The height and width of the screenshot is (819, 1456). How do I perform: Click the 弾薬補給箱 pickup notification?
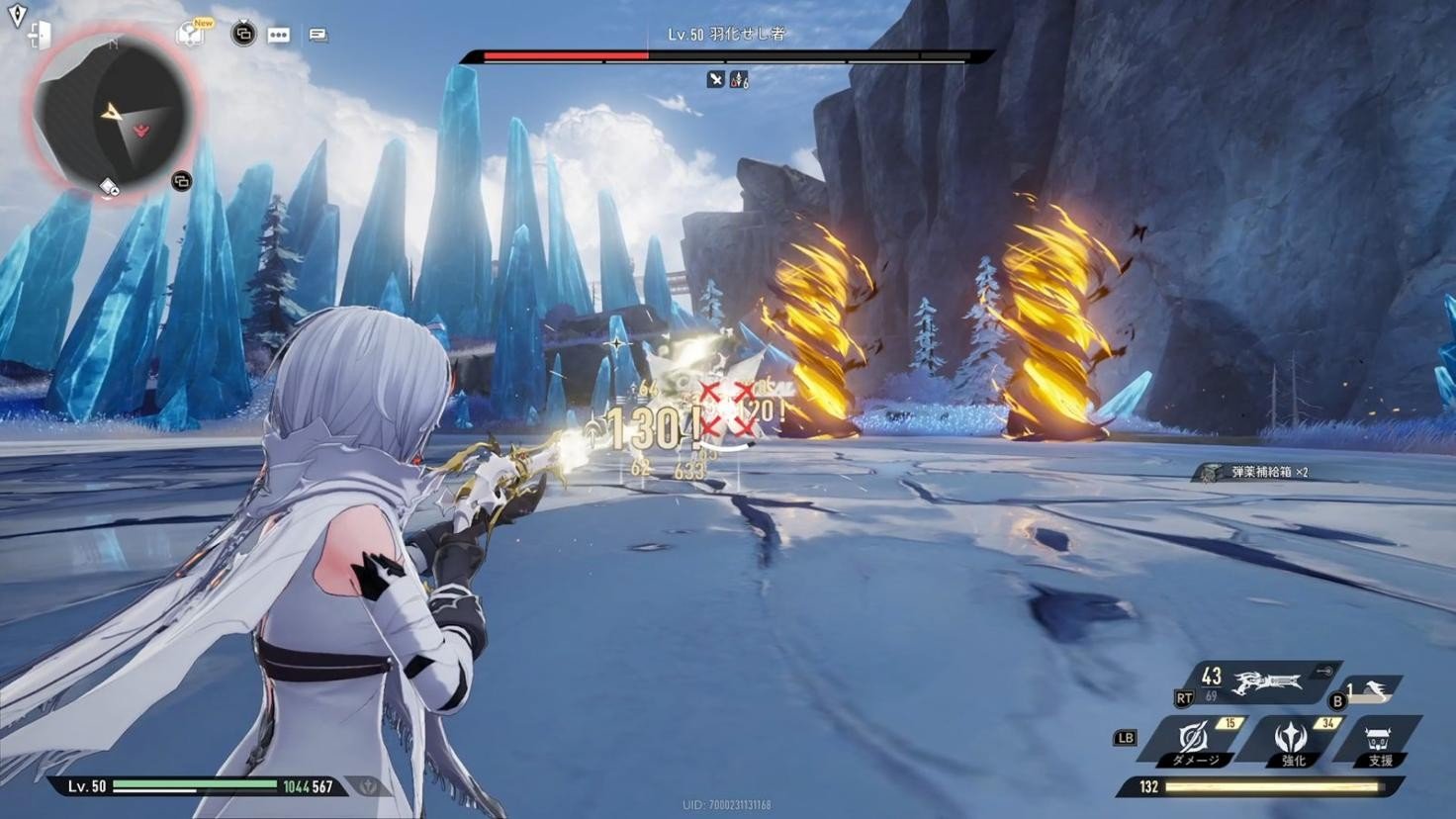coord(1258,473)
